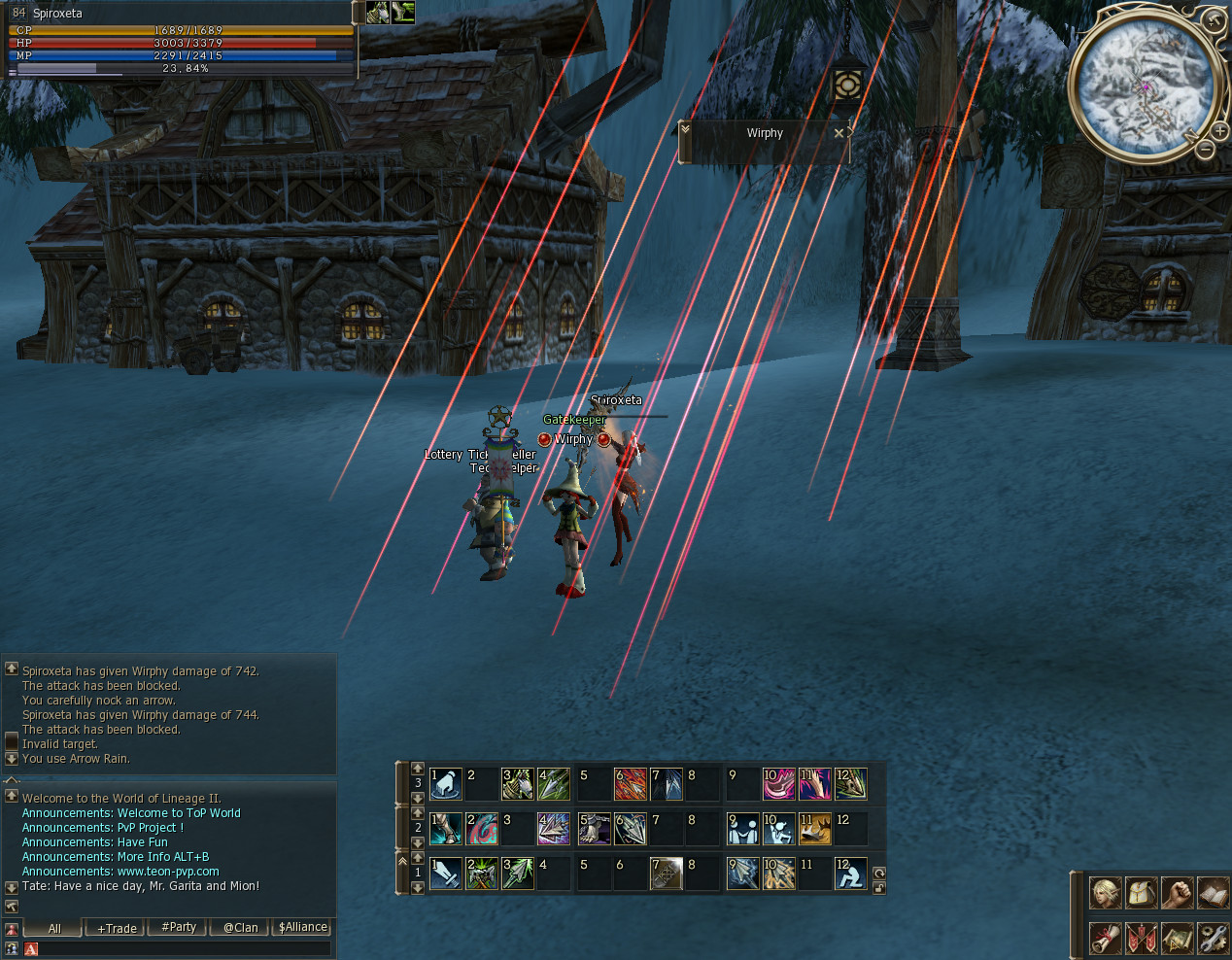1232x960 pixels.
Task: Zoom out the minimap with minus button
Action: [x=1205, y=150]
